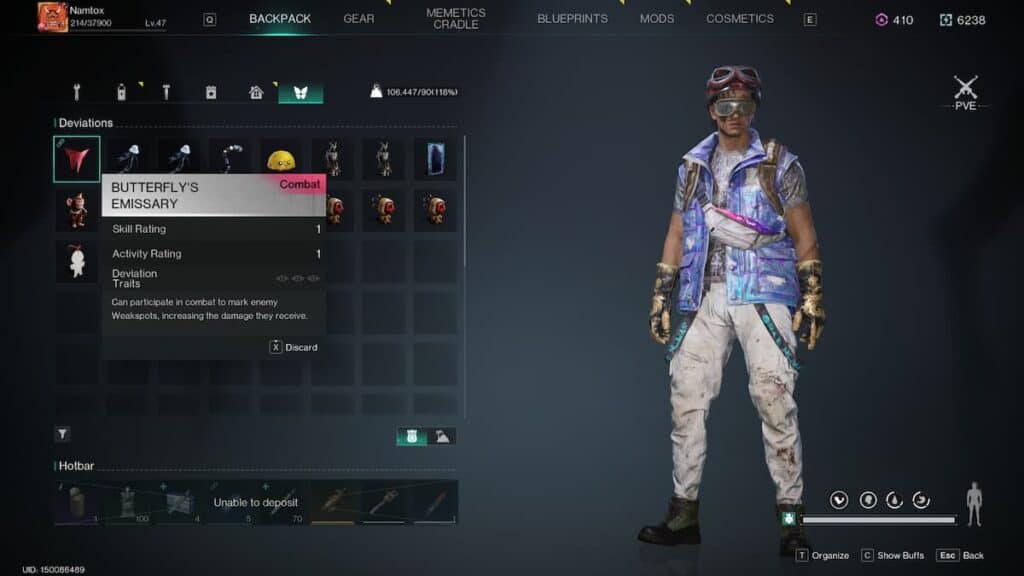Switch to Memetics Cradle tab
This screenshot has height=576, width=1024.
pos(455,19)
